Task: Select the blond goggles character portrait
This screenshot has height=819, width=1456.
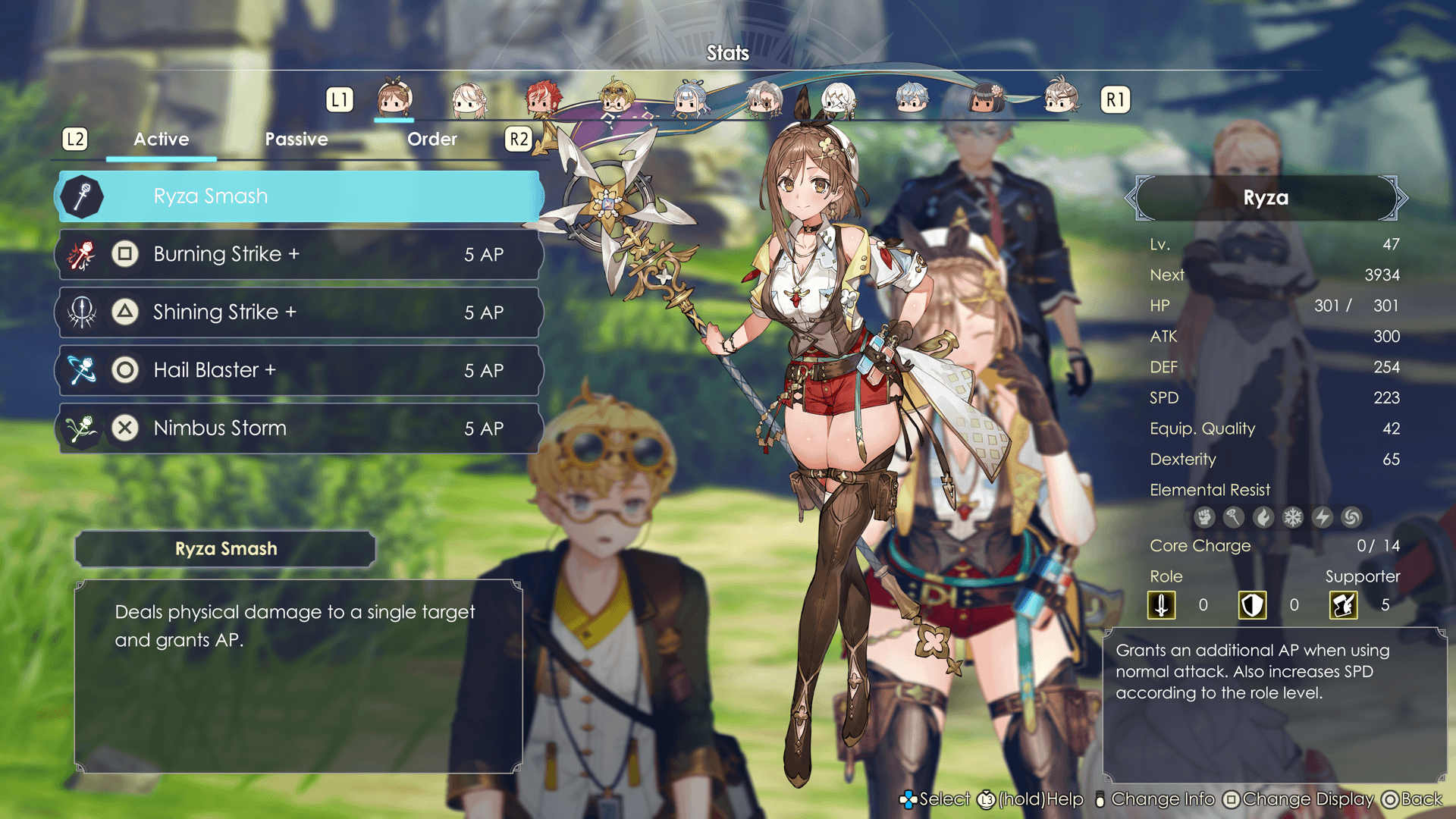Action: (x=617, y=99)
